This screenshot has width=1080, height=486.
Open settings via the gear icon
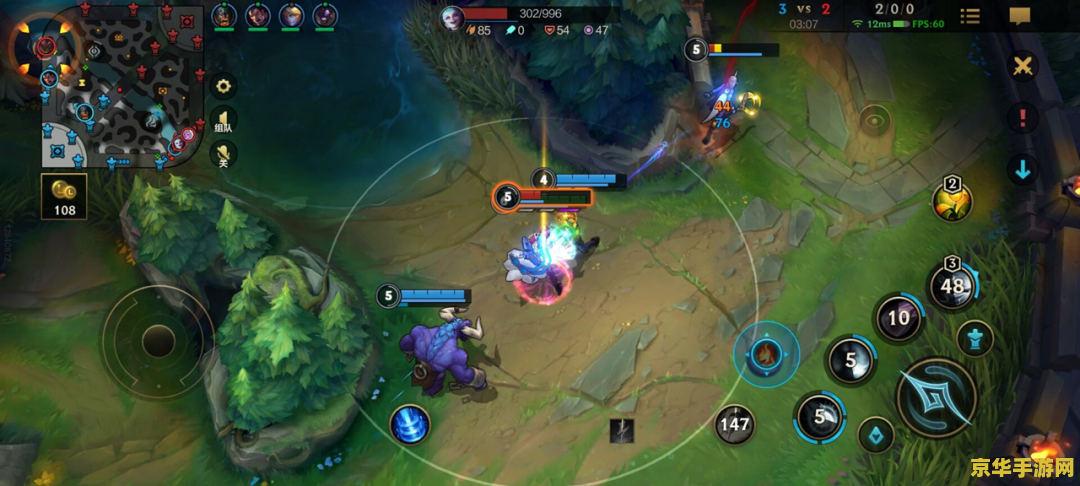tap(224, 86)
